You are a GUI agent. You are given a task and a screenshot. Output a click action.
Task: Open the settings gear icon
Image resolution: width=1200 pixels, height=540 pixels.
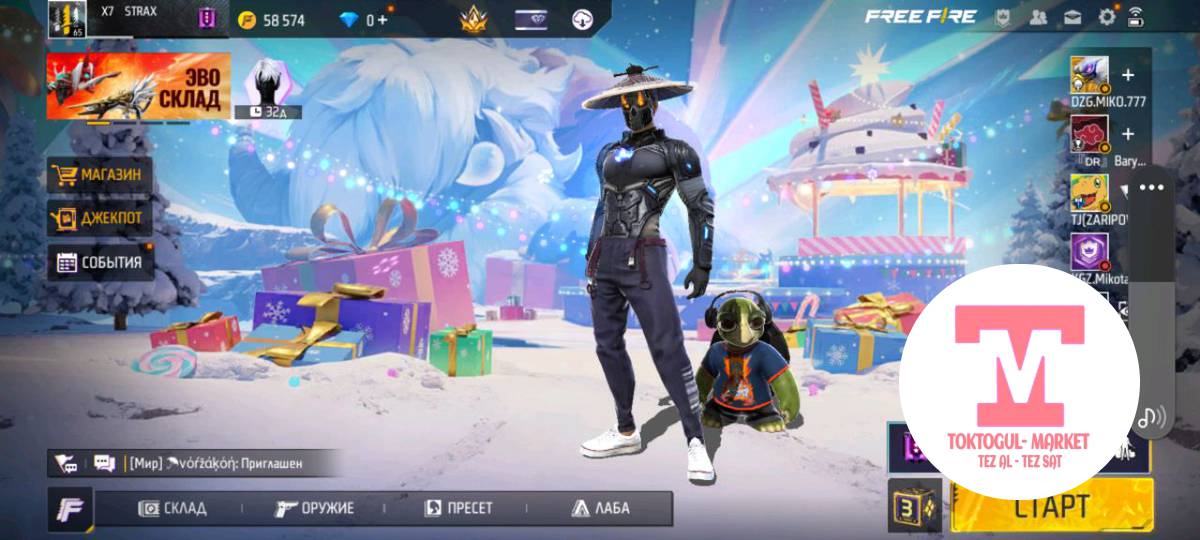[x=1107, y=17]
